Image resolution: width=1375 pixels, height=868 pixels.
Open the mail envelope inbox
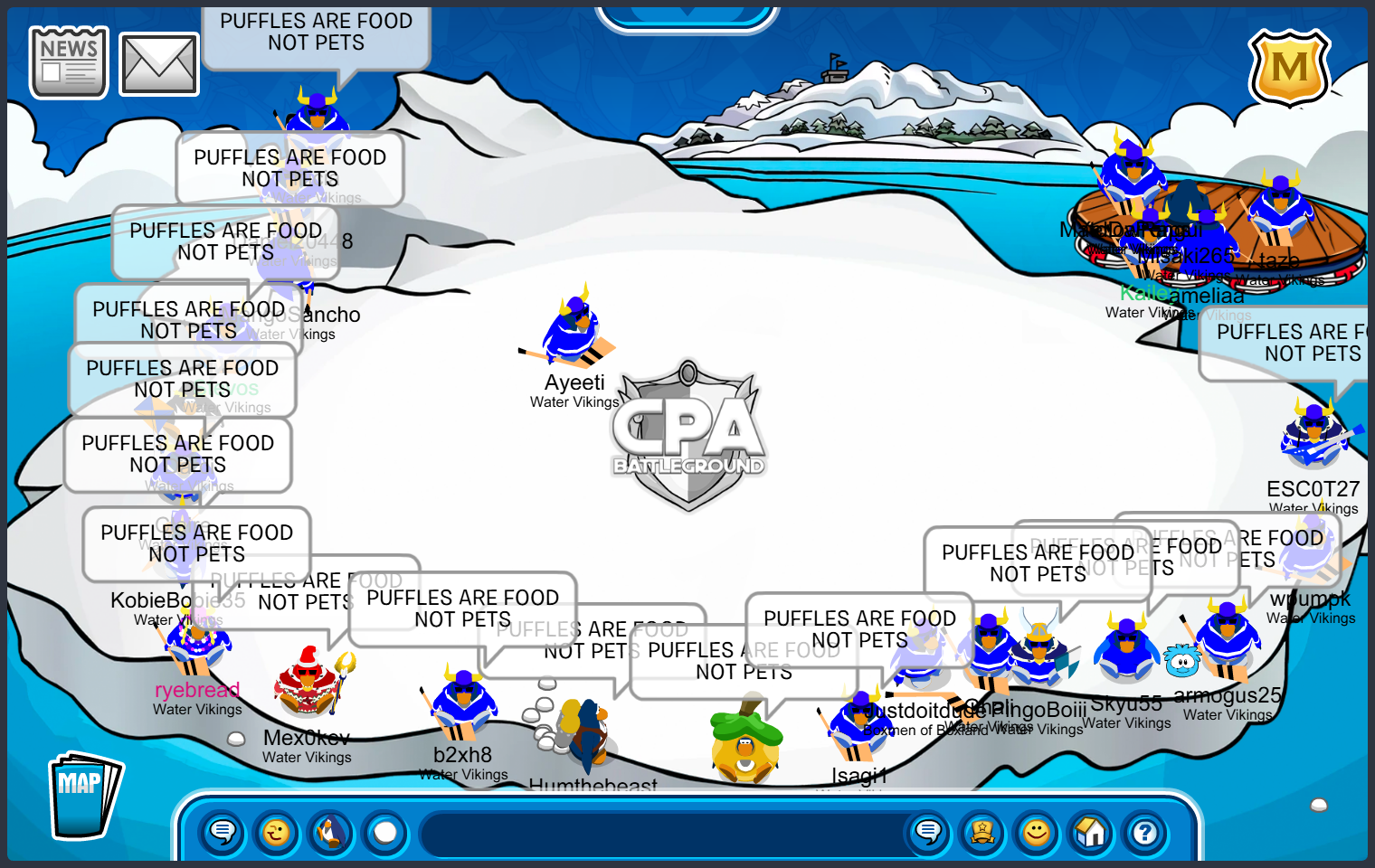point(159,64)
